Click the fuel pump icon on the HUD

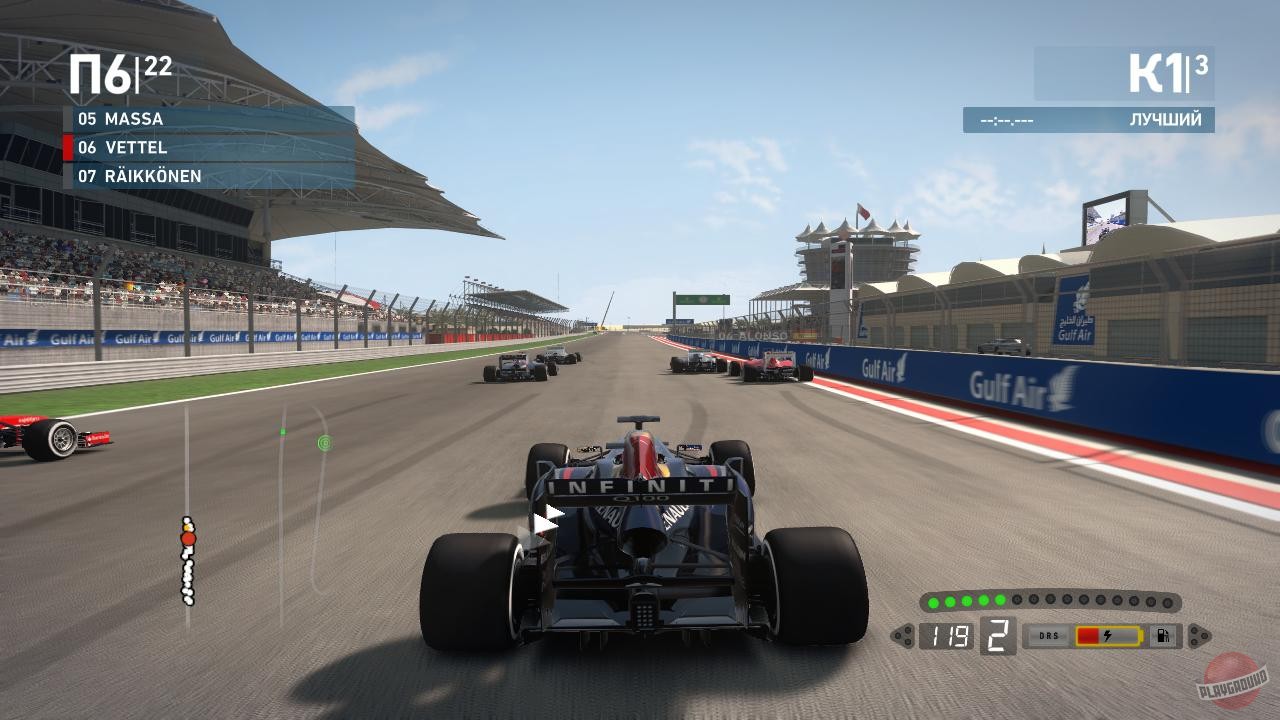coord(1163,634)
